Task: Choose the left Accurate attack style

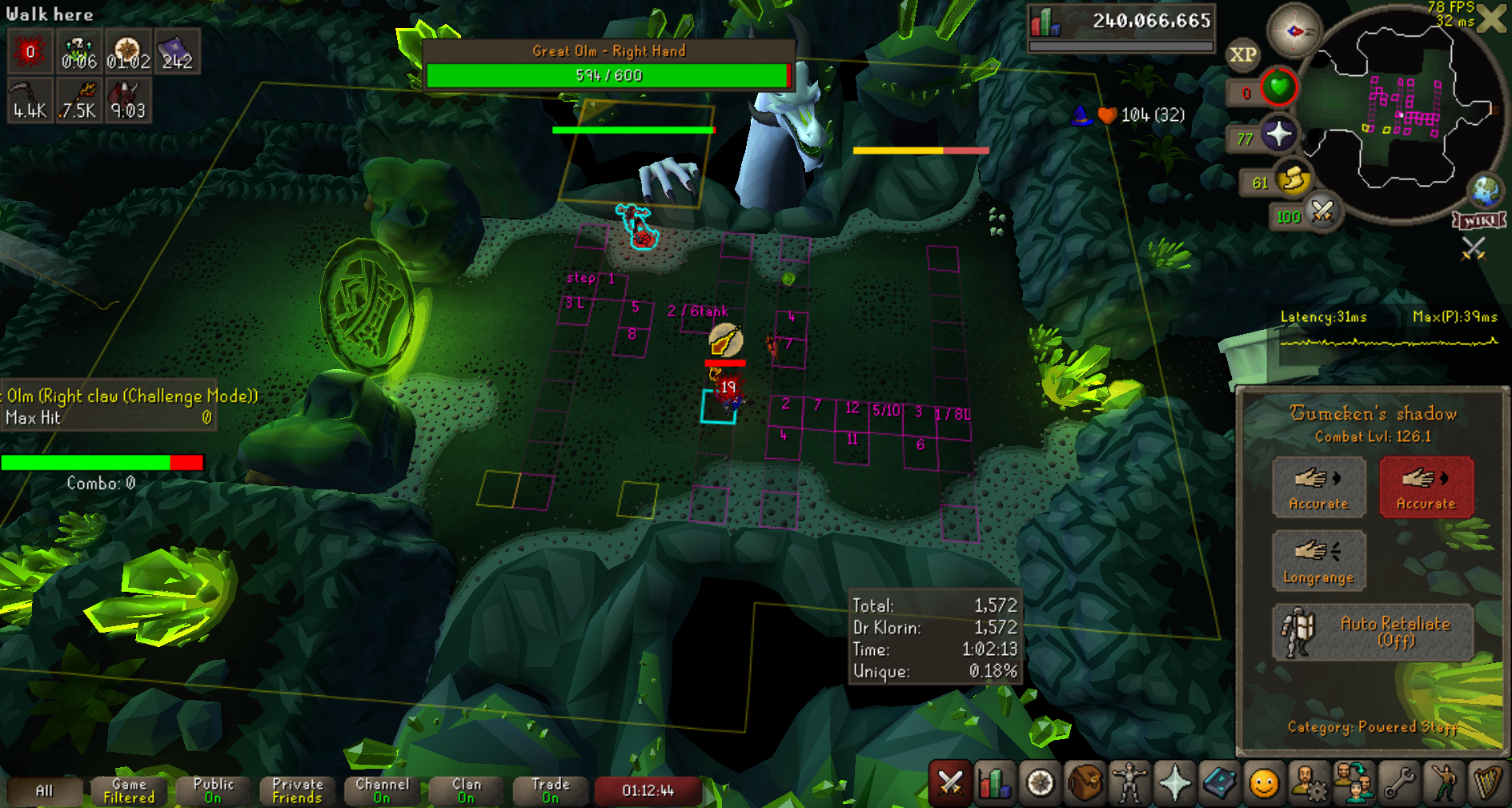Action: [1318, 486]
